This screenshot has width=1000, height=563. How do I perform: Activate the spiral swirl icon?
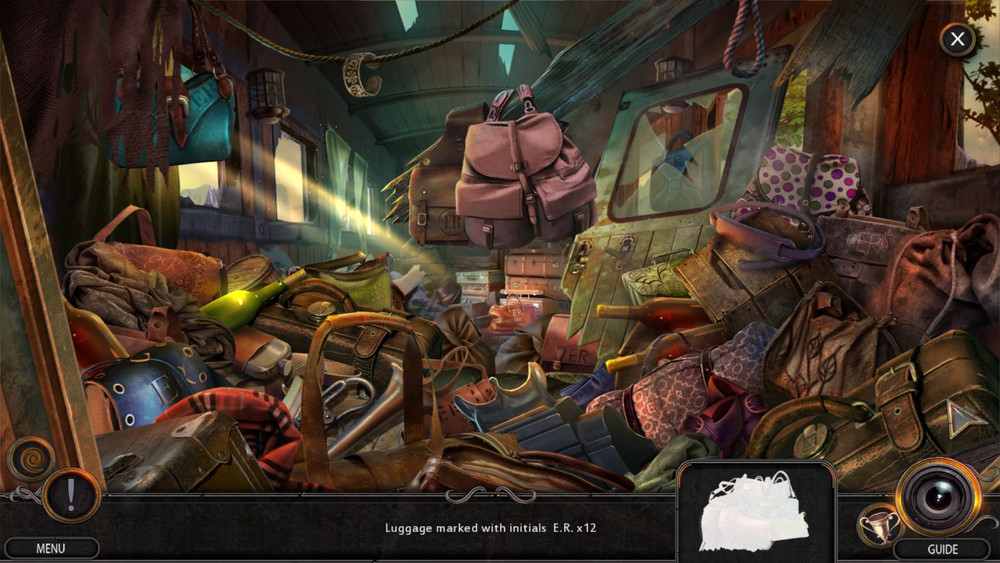(x=29, y=460)
